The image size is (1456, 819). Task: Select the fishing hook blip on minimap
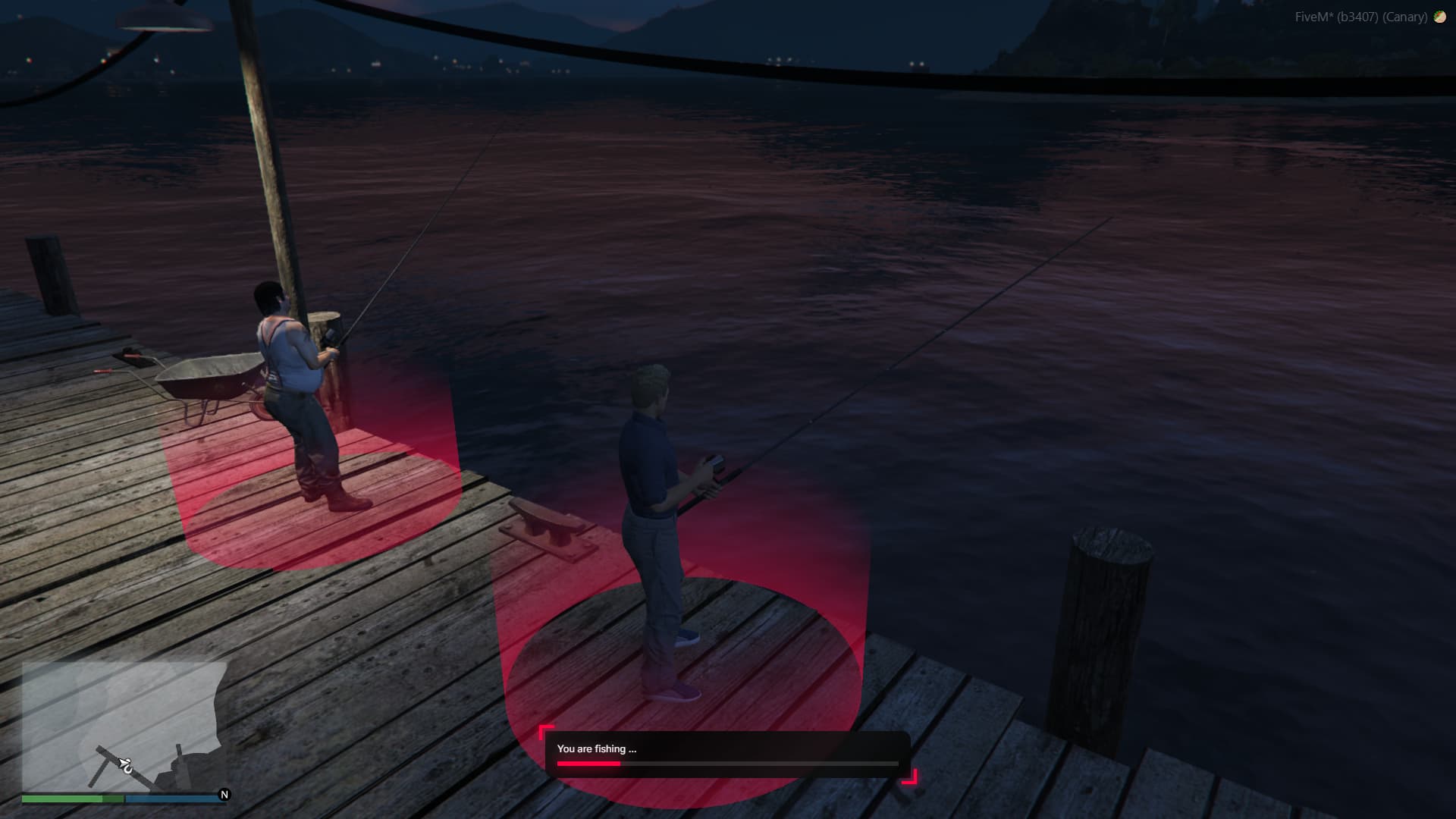tap(126, 765)
